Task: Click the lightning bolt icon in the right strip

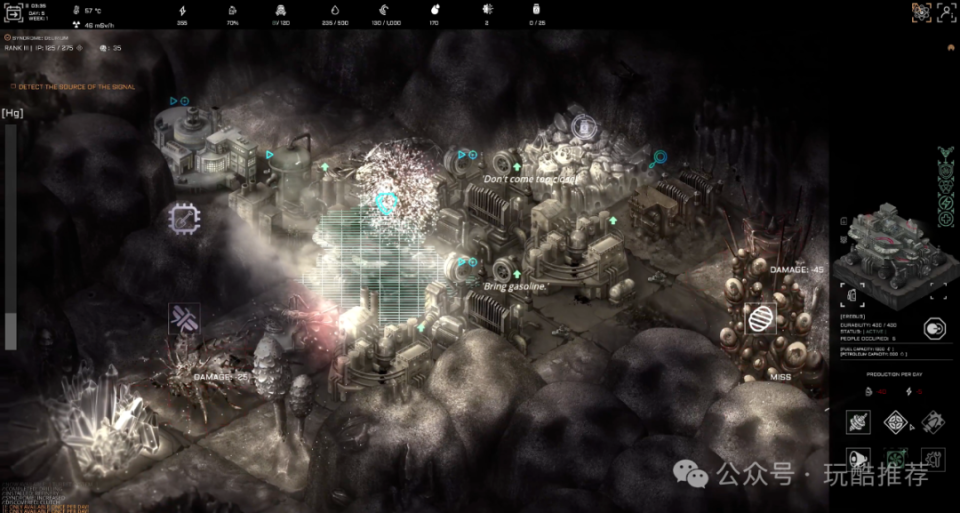Action: coord(946,204)
